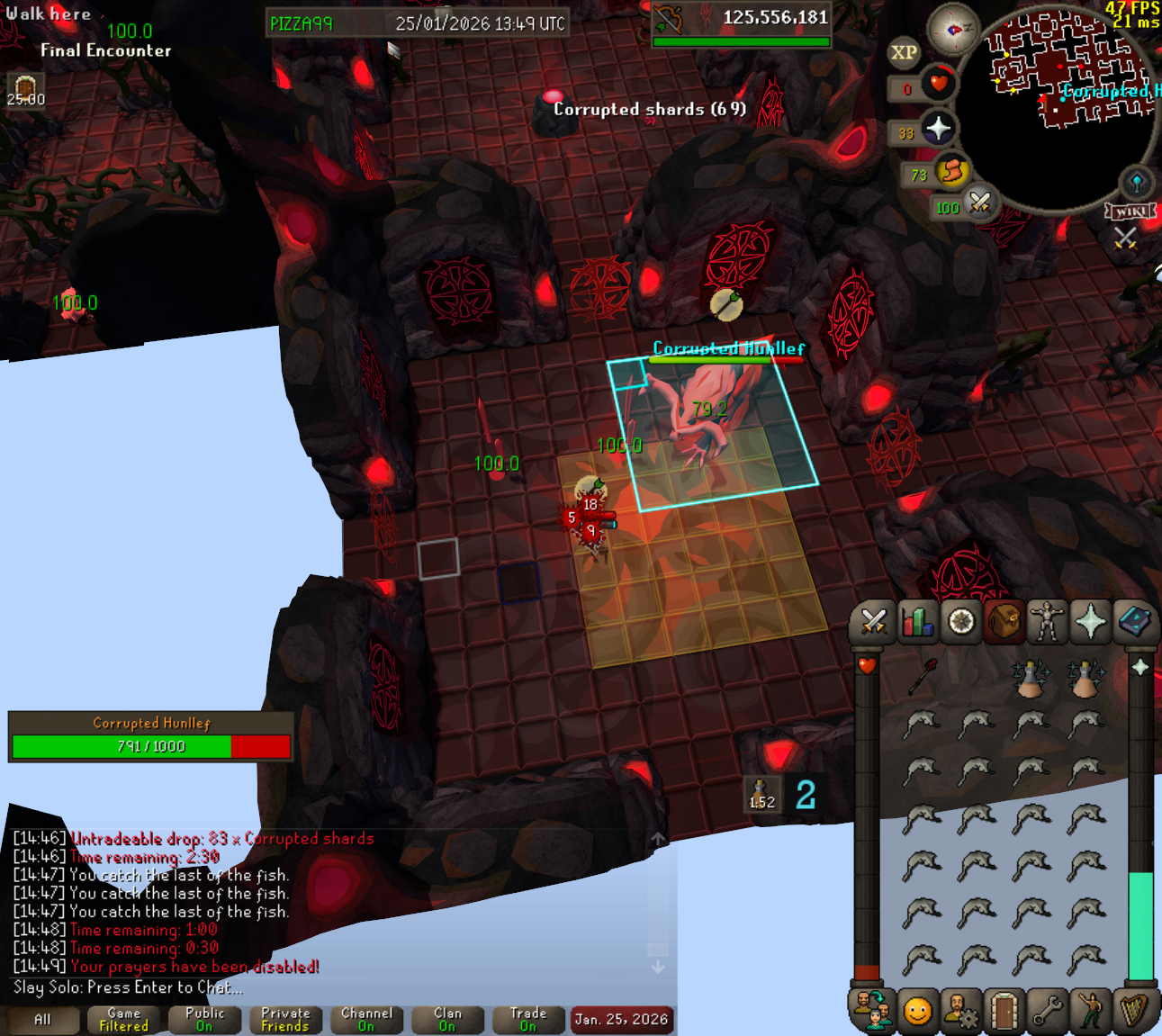
Task: Open the Logout door tab
Action: 1004,1012
